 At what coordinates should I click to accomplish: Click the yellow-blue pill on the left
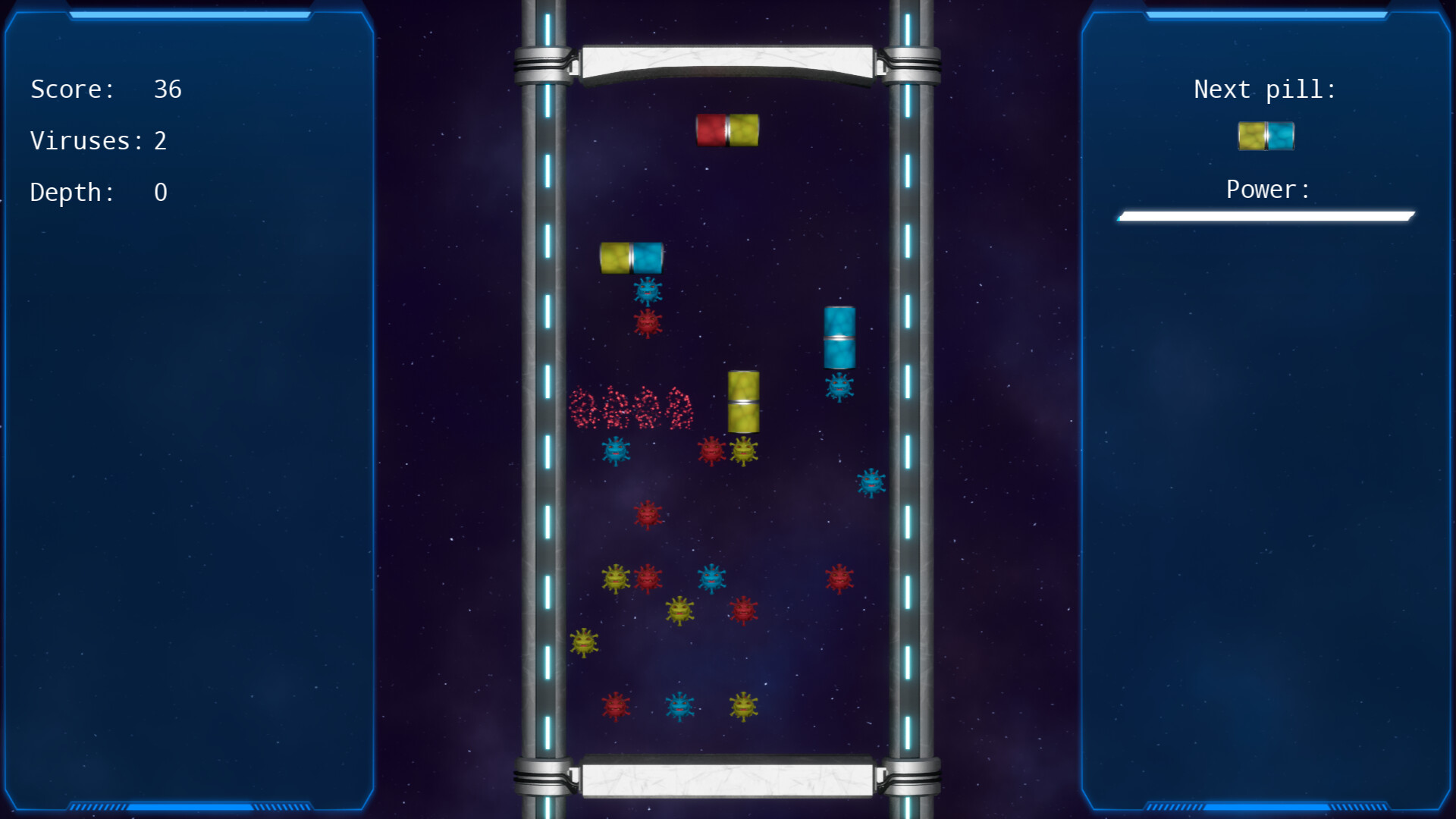pos(632,258)
